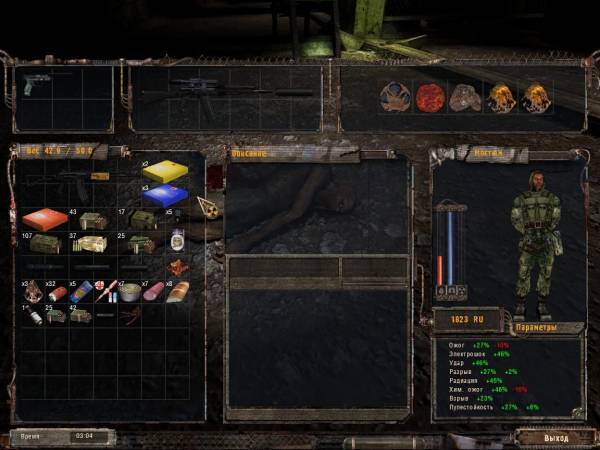Select the blue box item in inventory
Image resolution: width=600 pixels, height=450 pixels.
pyautogui.click(x=165, y=195)
